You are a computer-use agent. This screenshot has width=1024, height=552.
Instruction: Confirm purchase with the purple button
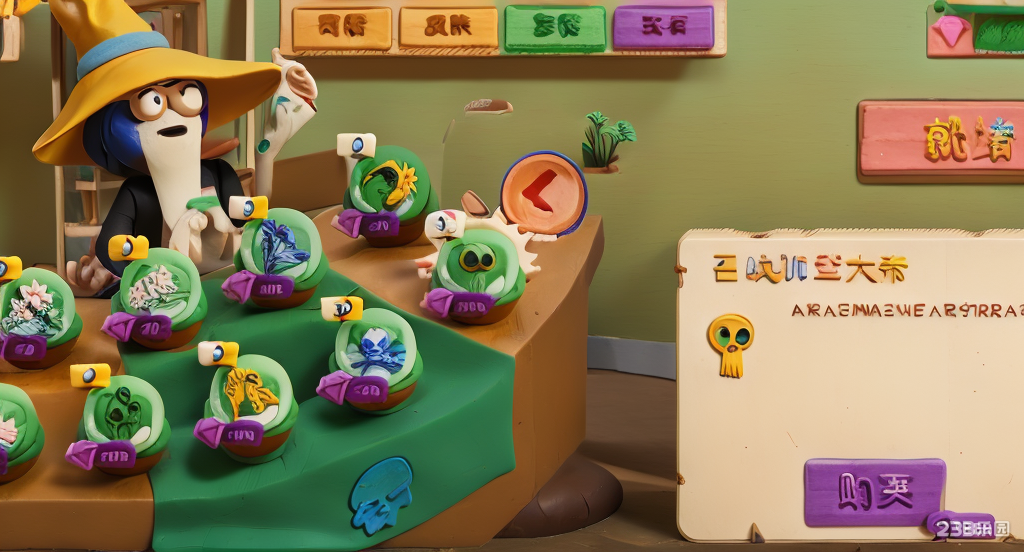click(874, 491)
